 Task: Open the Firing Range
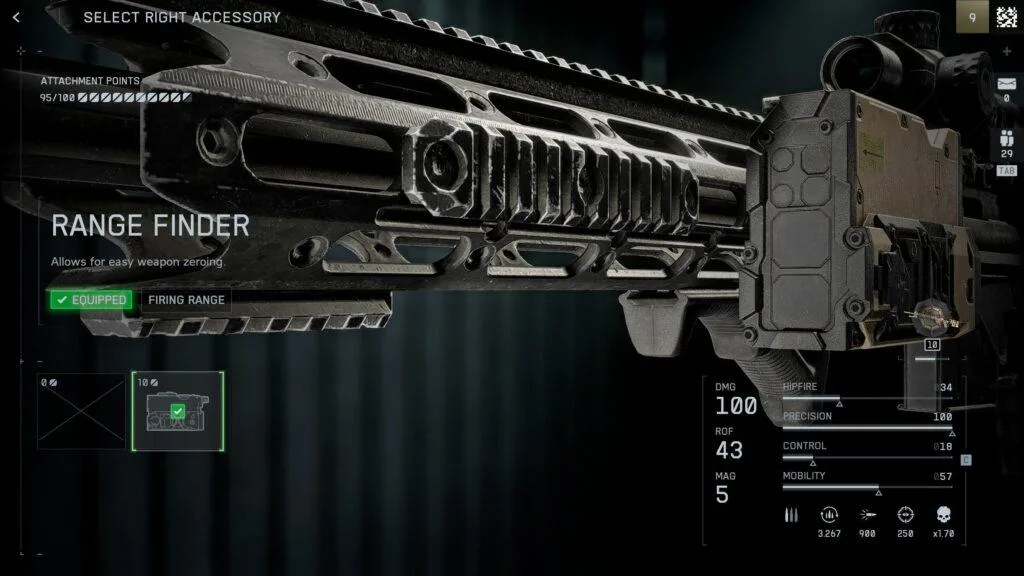click(187, 300)
